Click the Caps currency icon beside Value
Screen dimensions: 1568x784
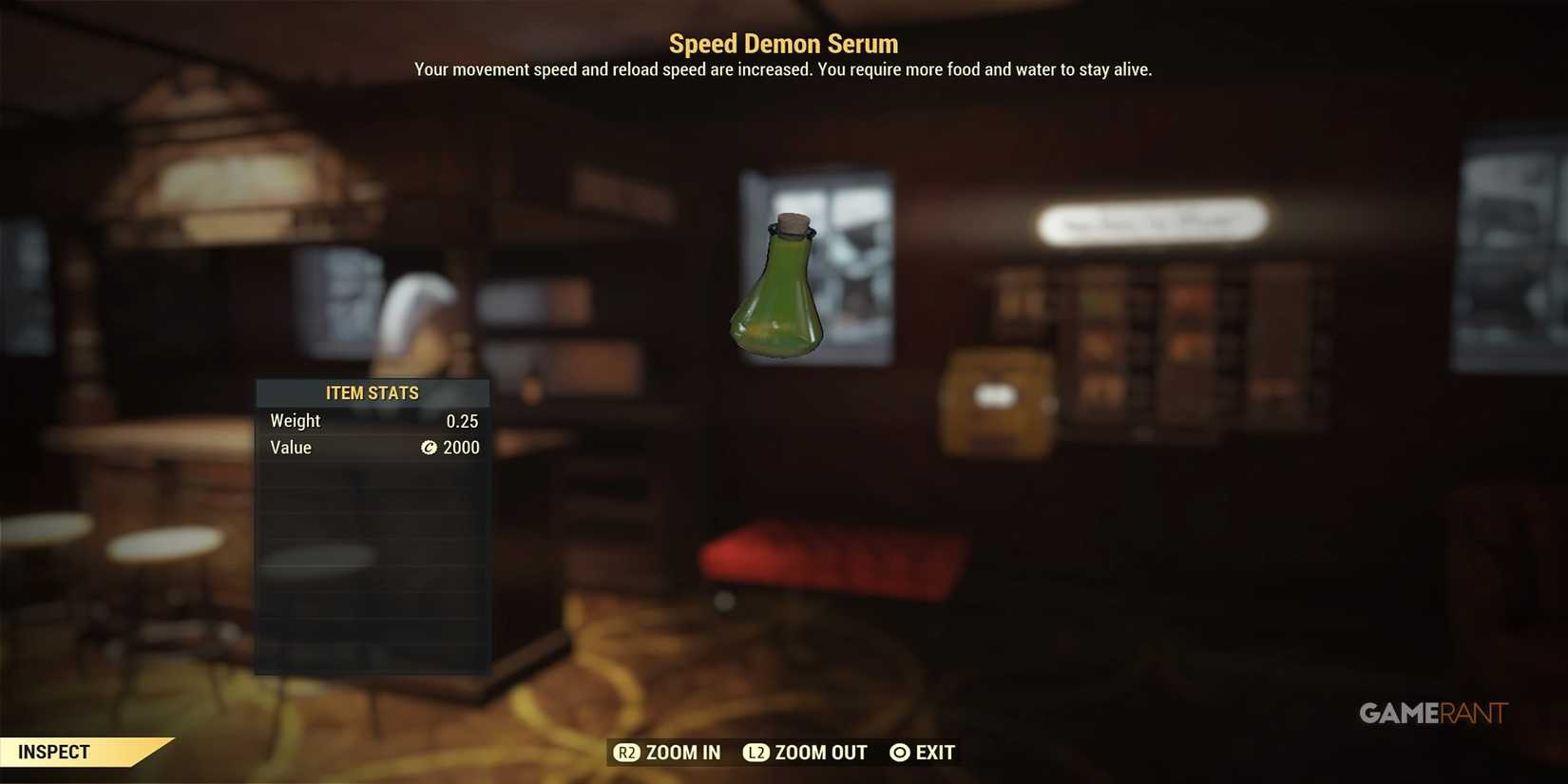click(430, 448)
